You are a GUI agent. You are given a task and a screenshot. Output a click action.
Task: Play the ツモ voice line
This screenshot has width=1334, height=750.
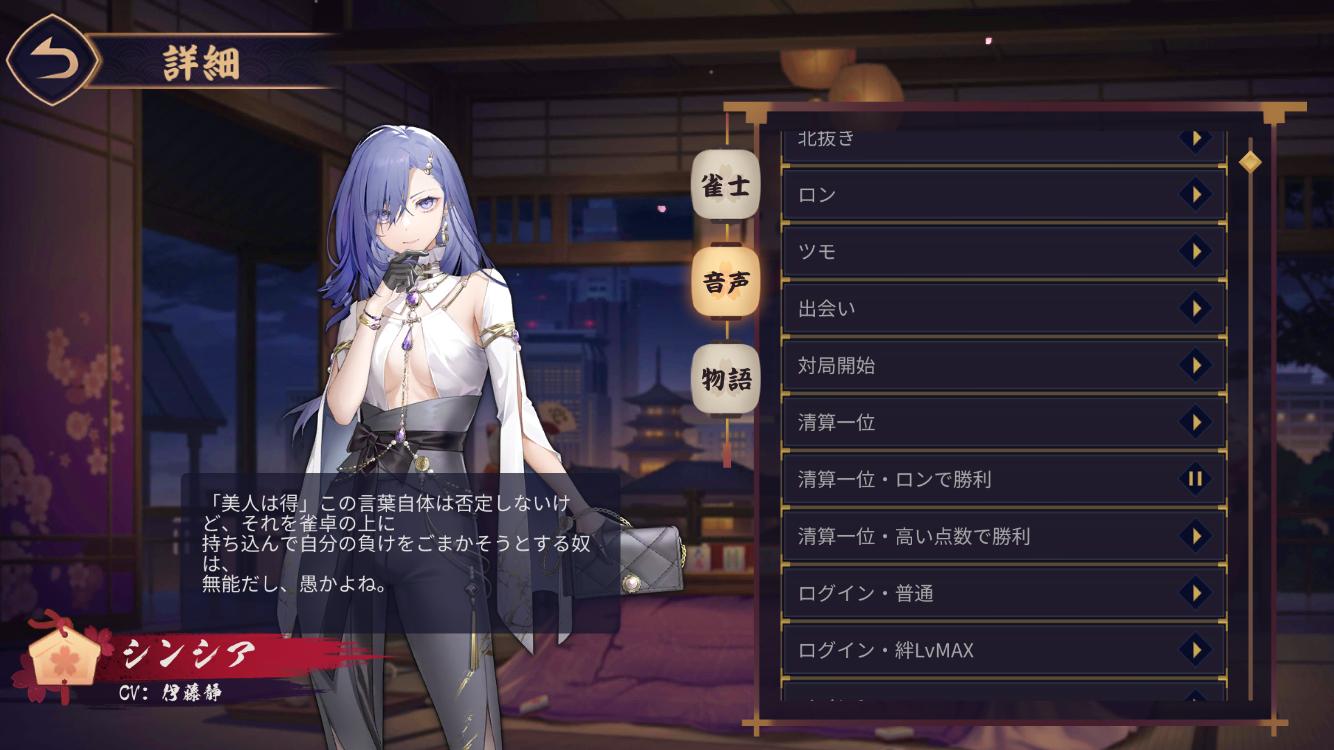[x=1194, y=251]
